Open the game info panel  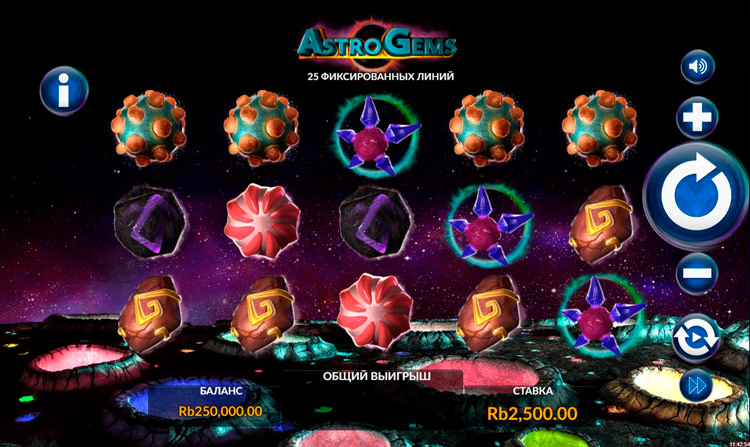pyautogui.click(x=64, y=92)
